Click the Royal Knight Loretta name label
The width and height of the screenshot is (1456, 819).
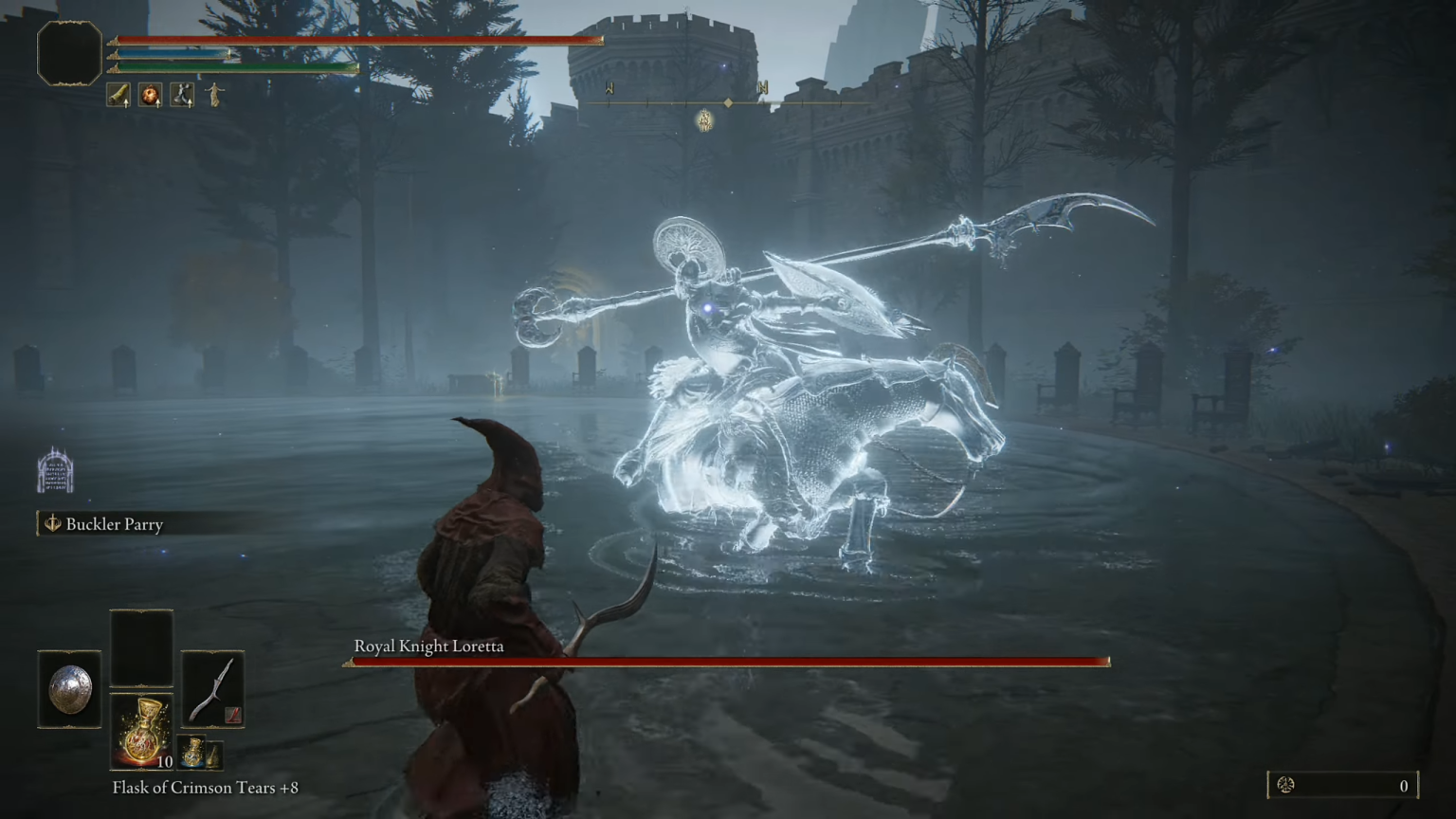[428, 646]
